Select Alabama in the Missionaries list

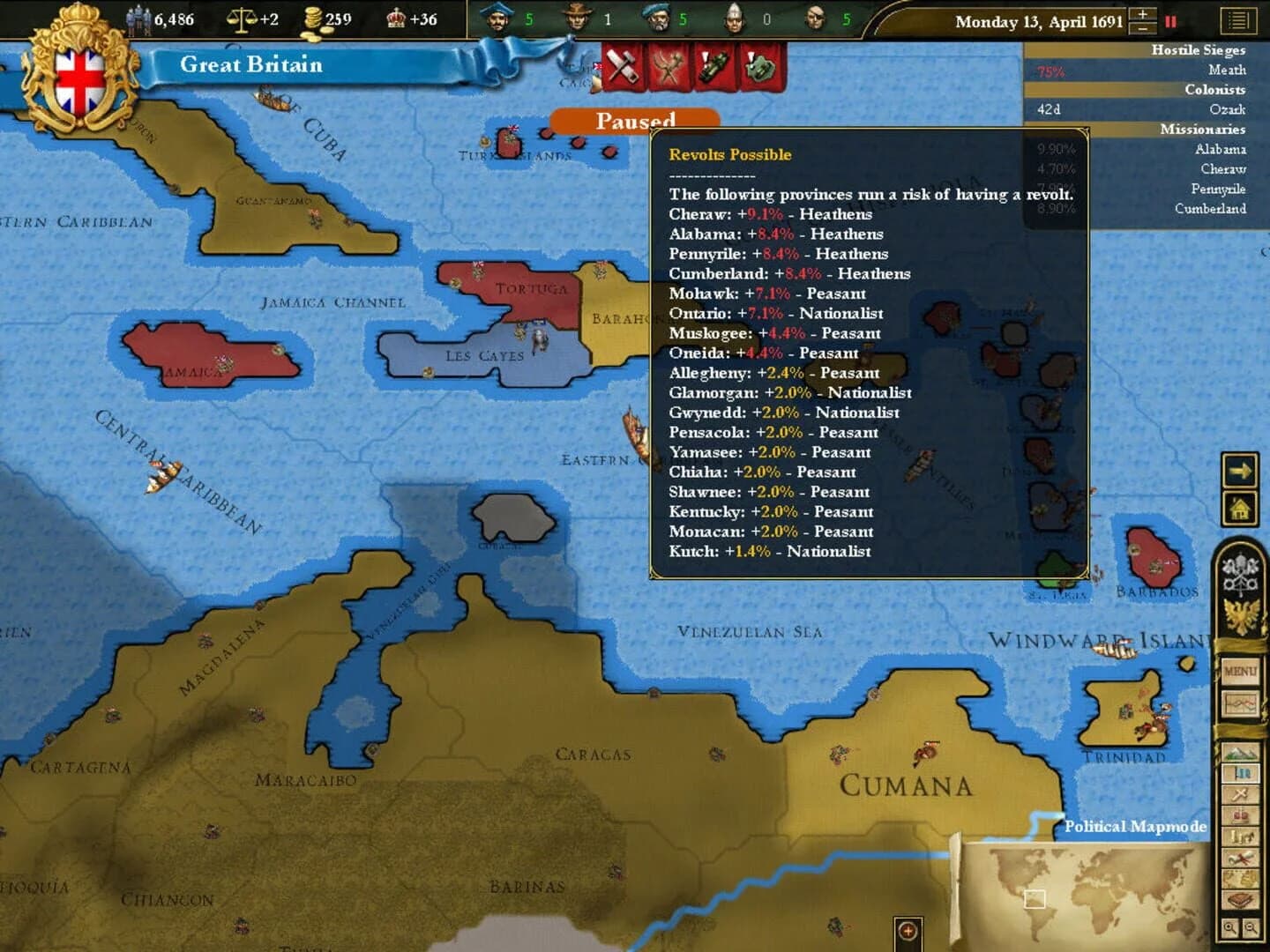coord(1222,150)
